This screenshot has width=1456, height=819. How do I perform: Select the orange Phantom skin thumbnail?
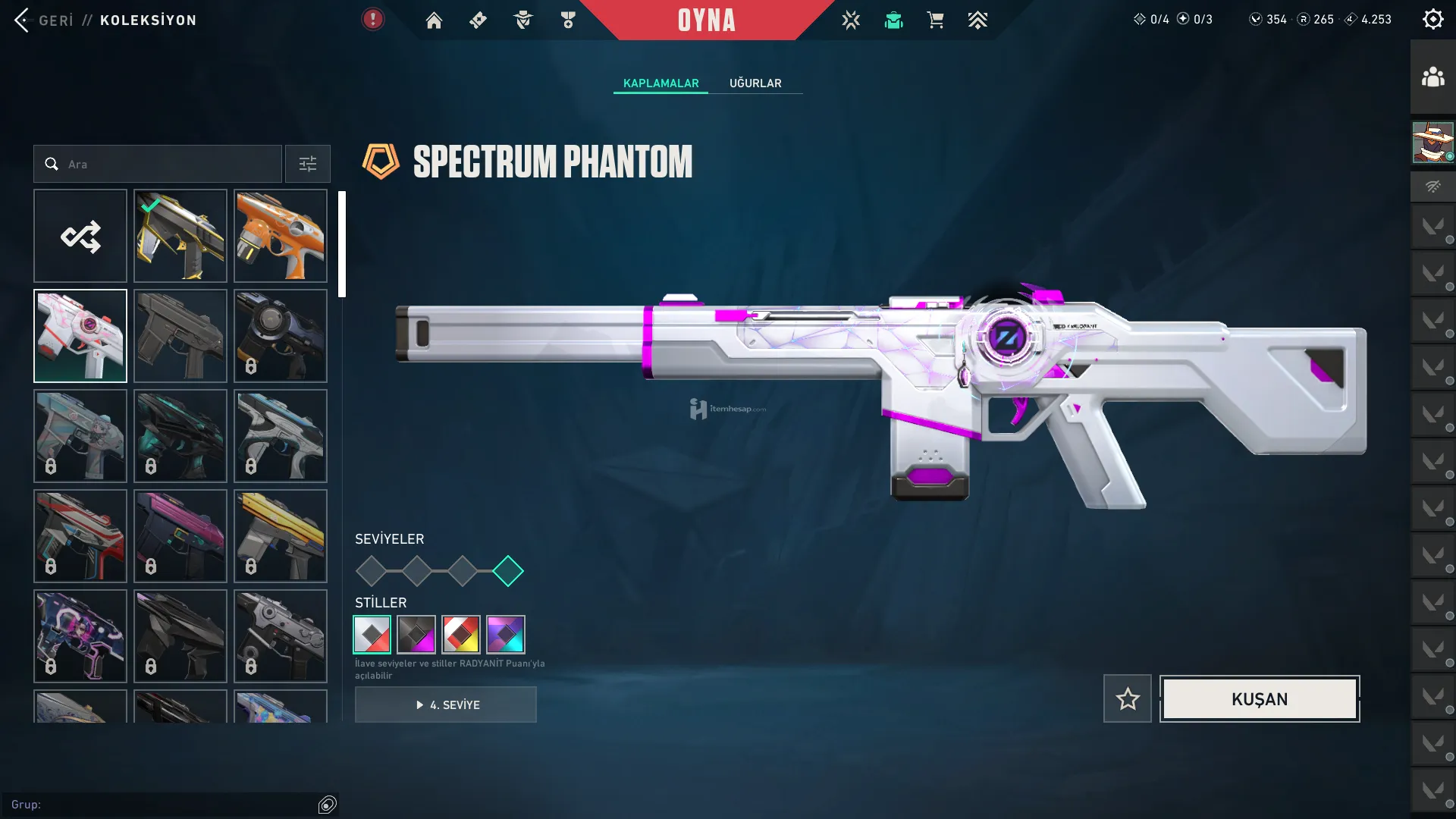pyautogui.click(x=281, y=236)
